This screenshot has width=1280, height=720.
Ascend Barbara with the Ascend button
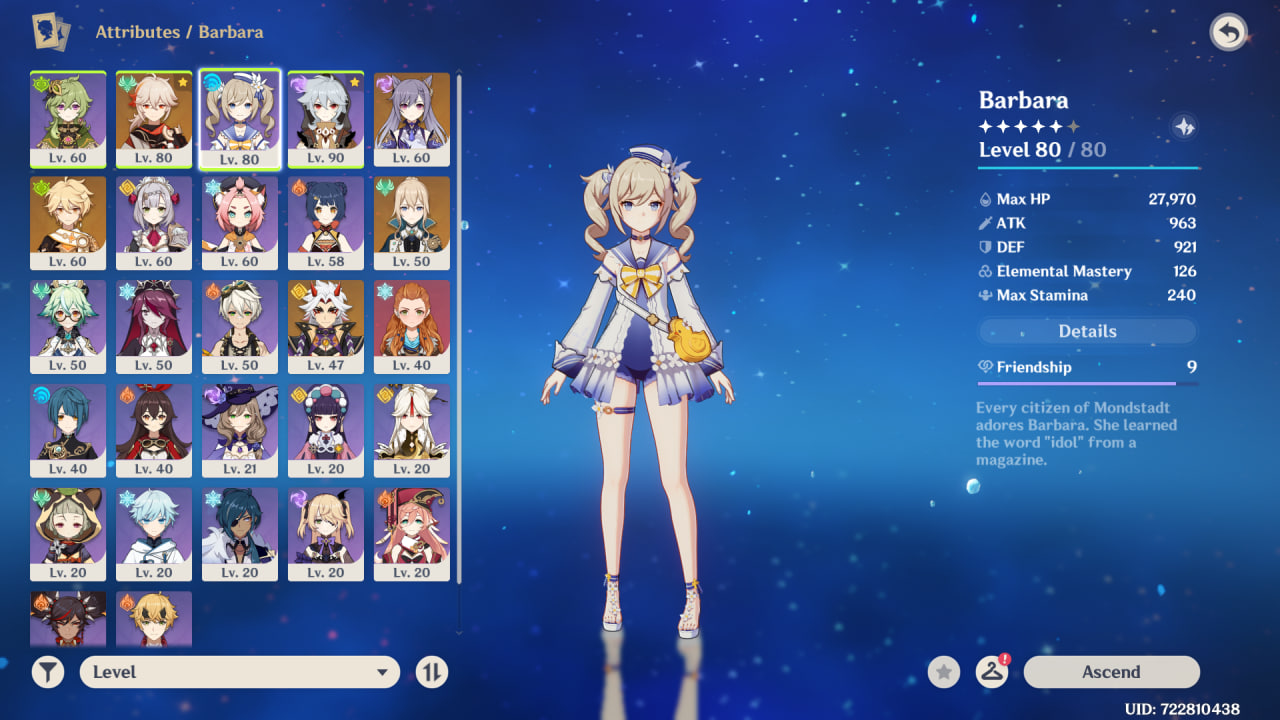coord(1111,672)
